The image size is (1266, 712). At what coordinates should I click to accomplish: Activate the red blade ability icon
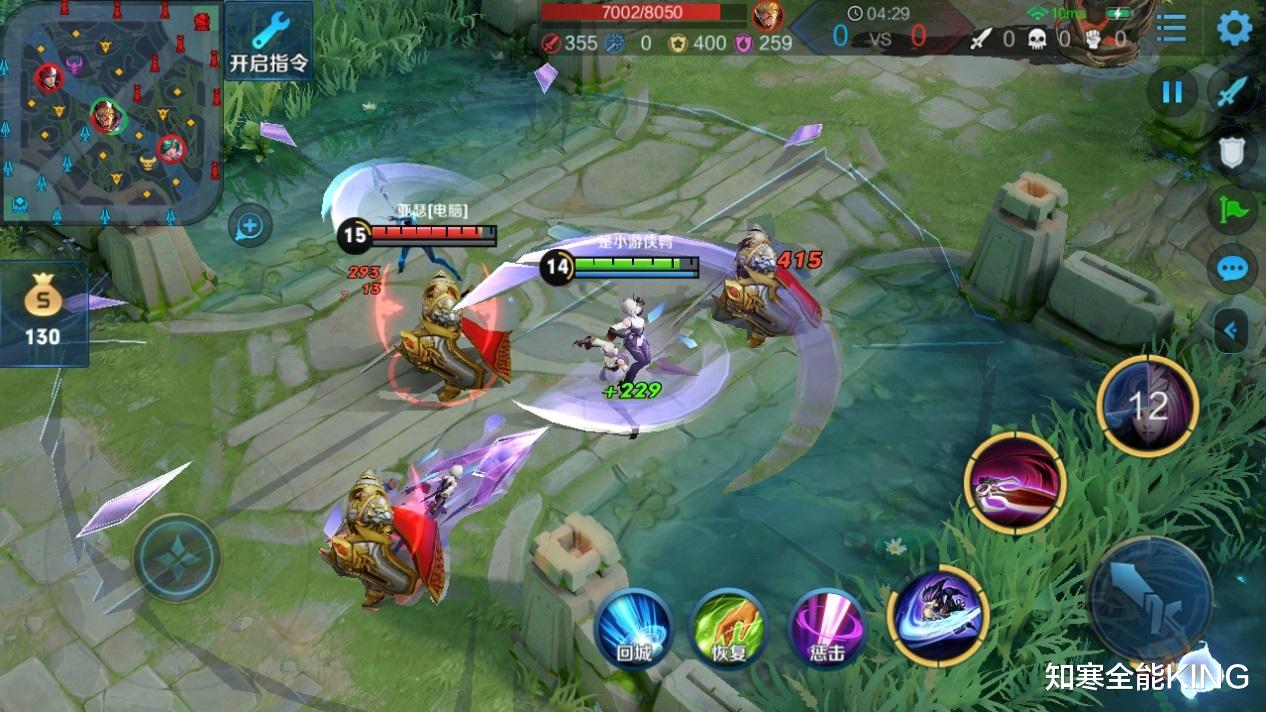pos(1015,483)
